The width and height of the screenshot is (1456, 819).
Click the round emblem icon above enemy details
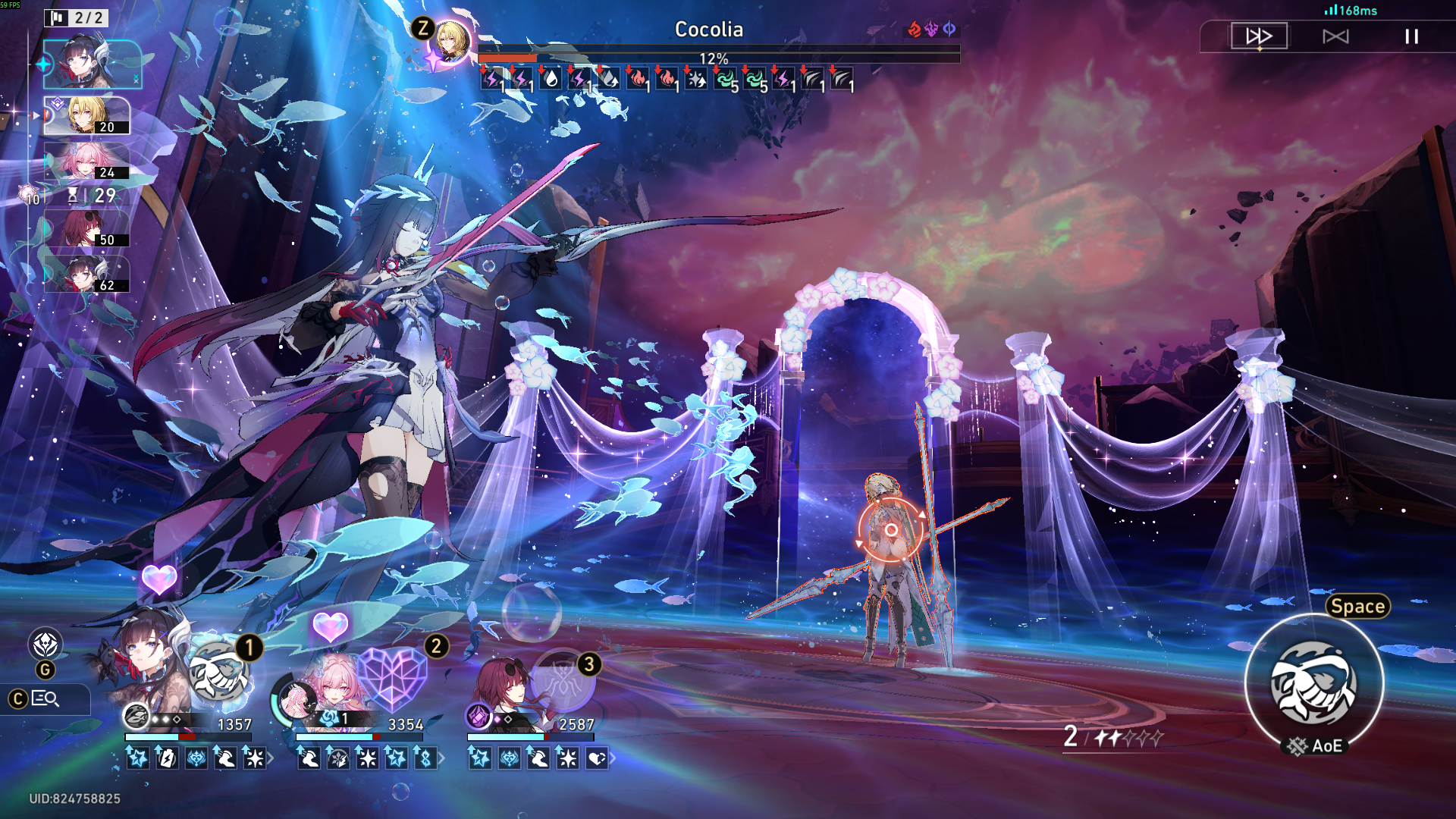[45, 645]
